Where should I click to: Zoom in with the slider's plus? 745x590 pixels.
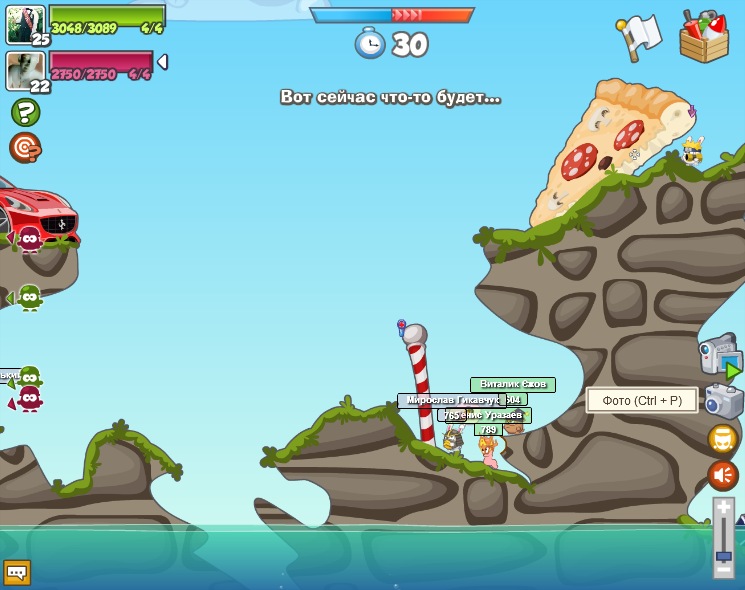tap(723, 508)
